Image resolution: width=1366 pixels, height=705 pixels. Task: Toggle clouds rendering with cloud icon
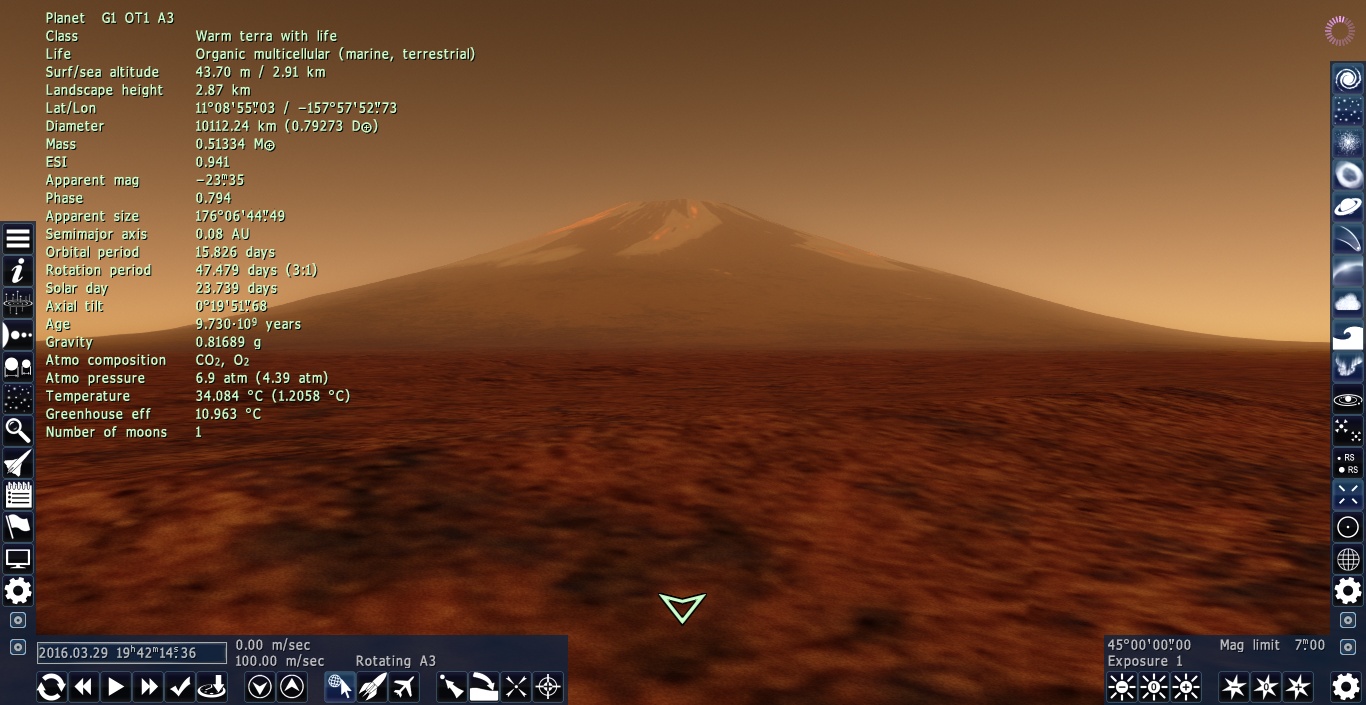click(x=1348, y=303)
